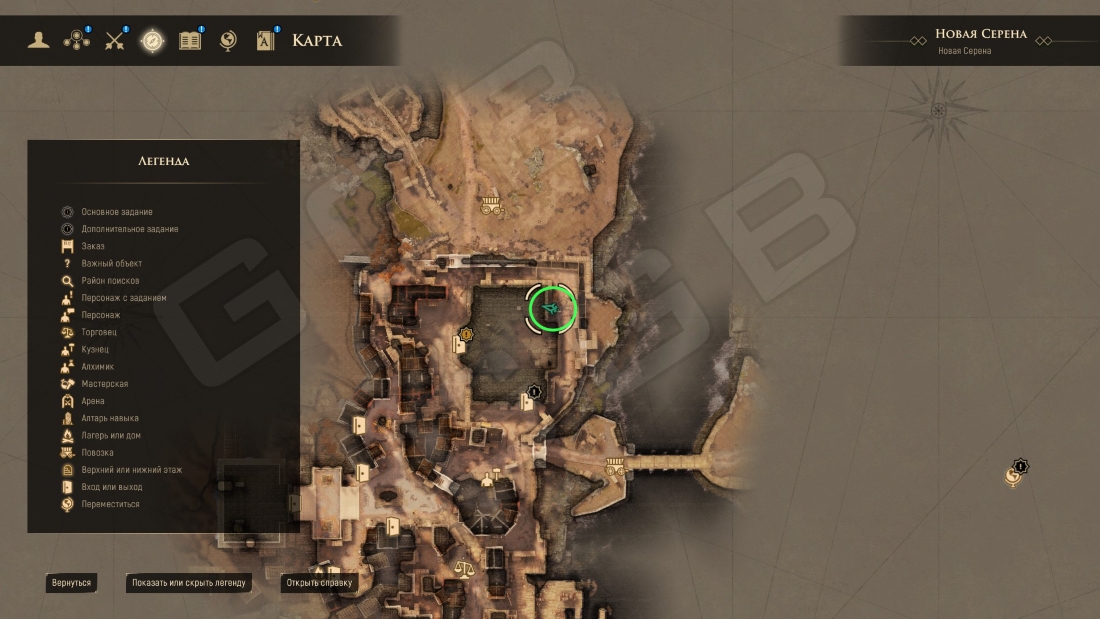Click the Вернуться back button
The width and height of the screenshot is (1100, 619).
[71, 582]
